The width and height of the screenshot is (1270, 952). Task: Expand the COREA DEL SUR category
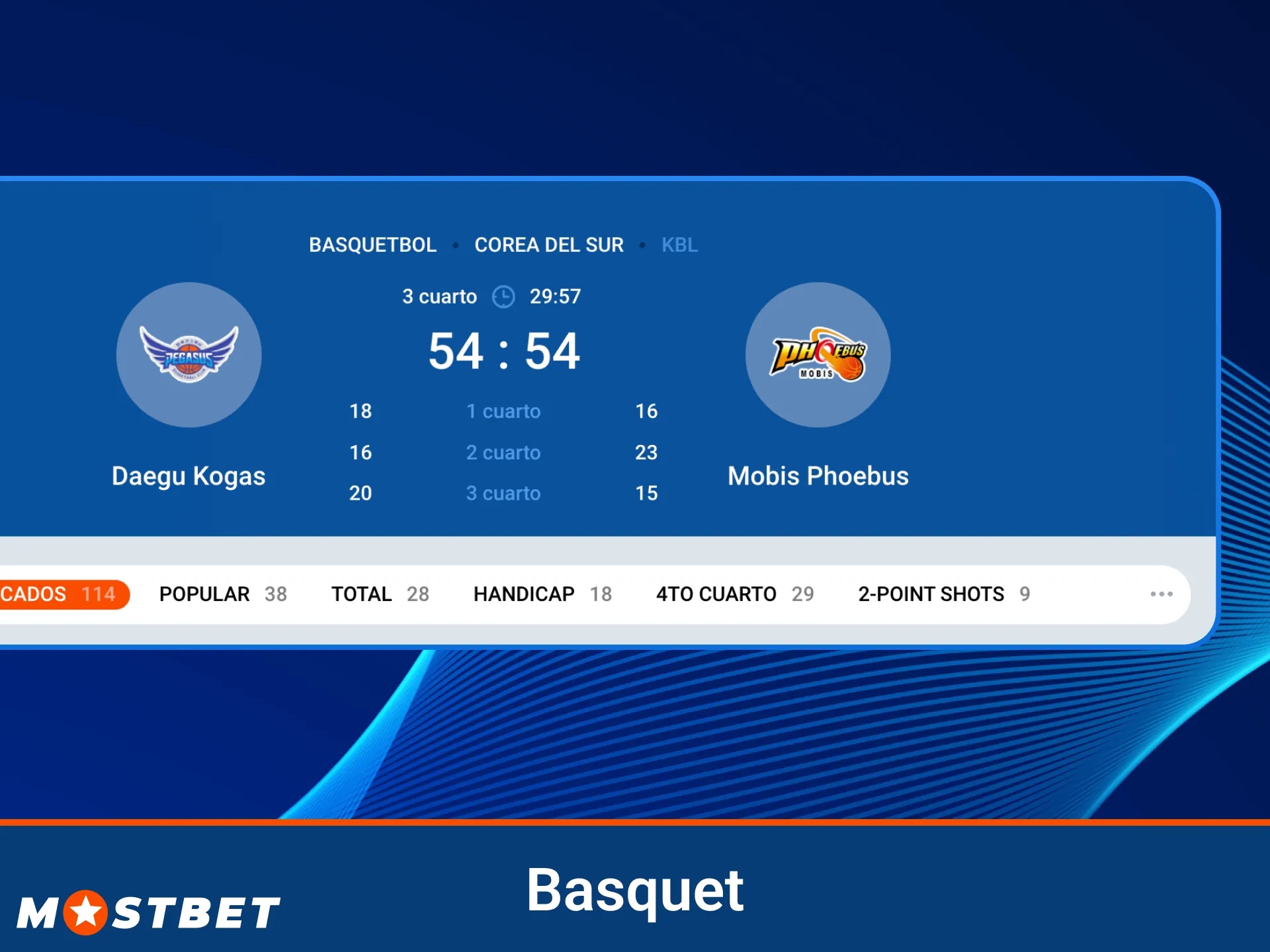pos(549,245)
